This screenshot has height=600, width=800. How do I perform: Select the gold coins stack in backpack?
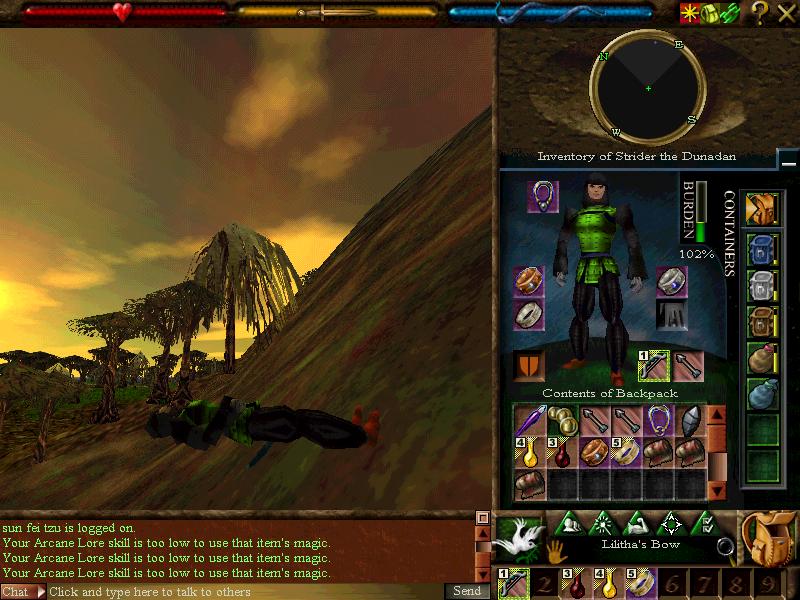(x=563, y=421)
